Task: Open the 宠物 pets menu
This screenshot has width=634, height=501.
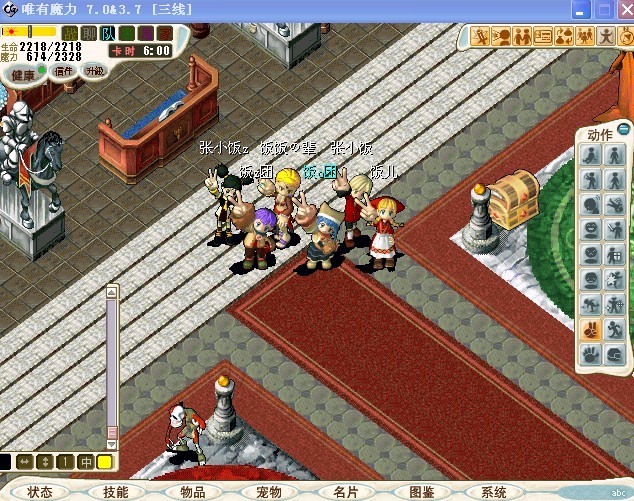Action: (x=268, y=492)
